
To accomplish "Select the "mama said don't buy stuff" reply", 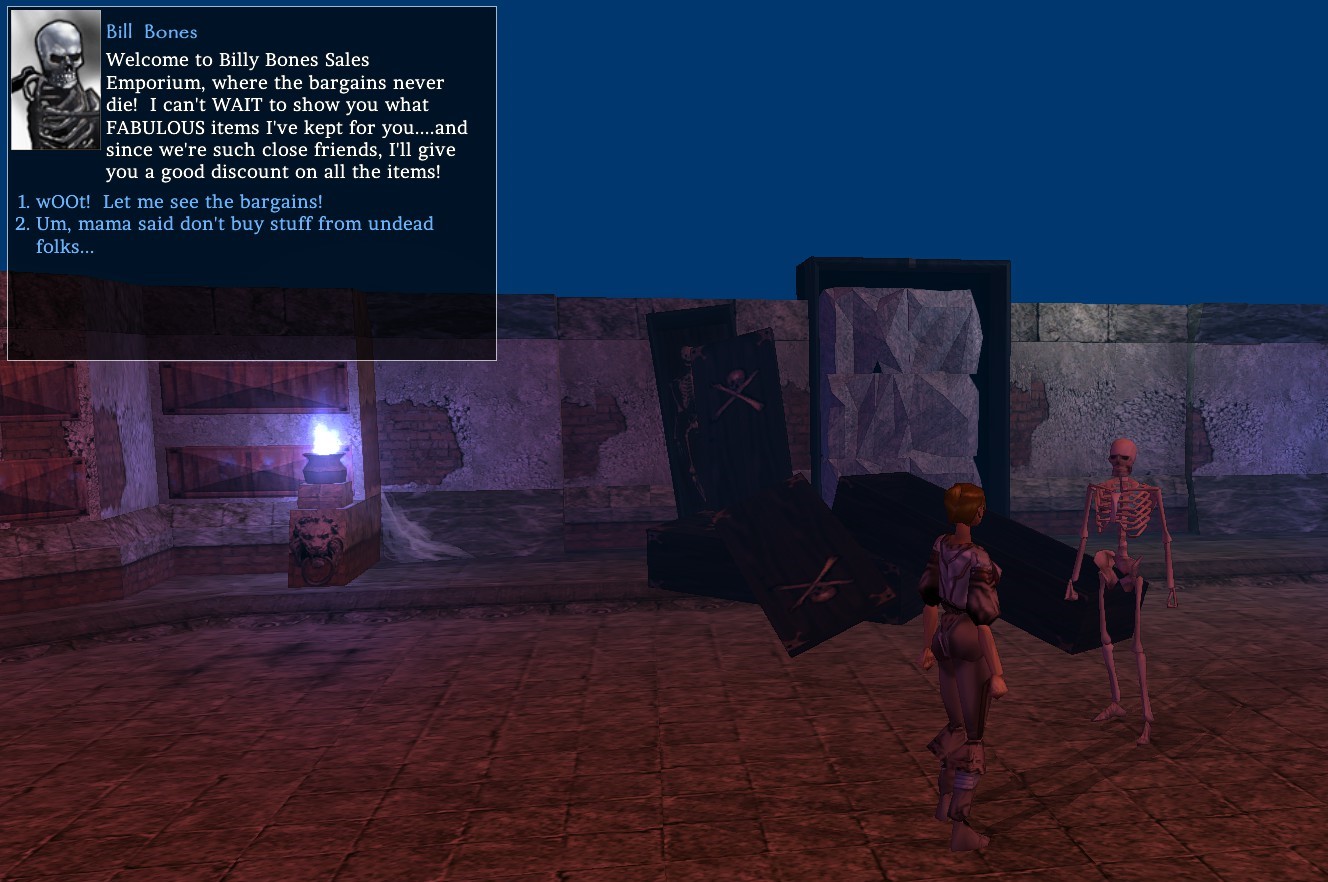I will (234, 224).
